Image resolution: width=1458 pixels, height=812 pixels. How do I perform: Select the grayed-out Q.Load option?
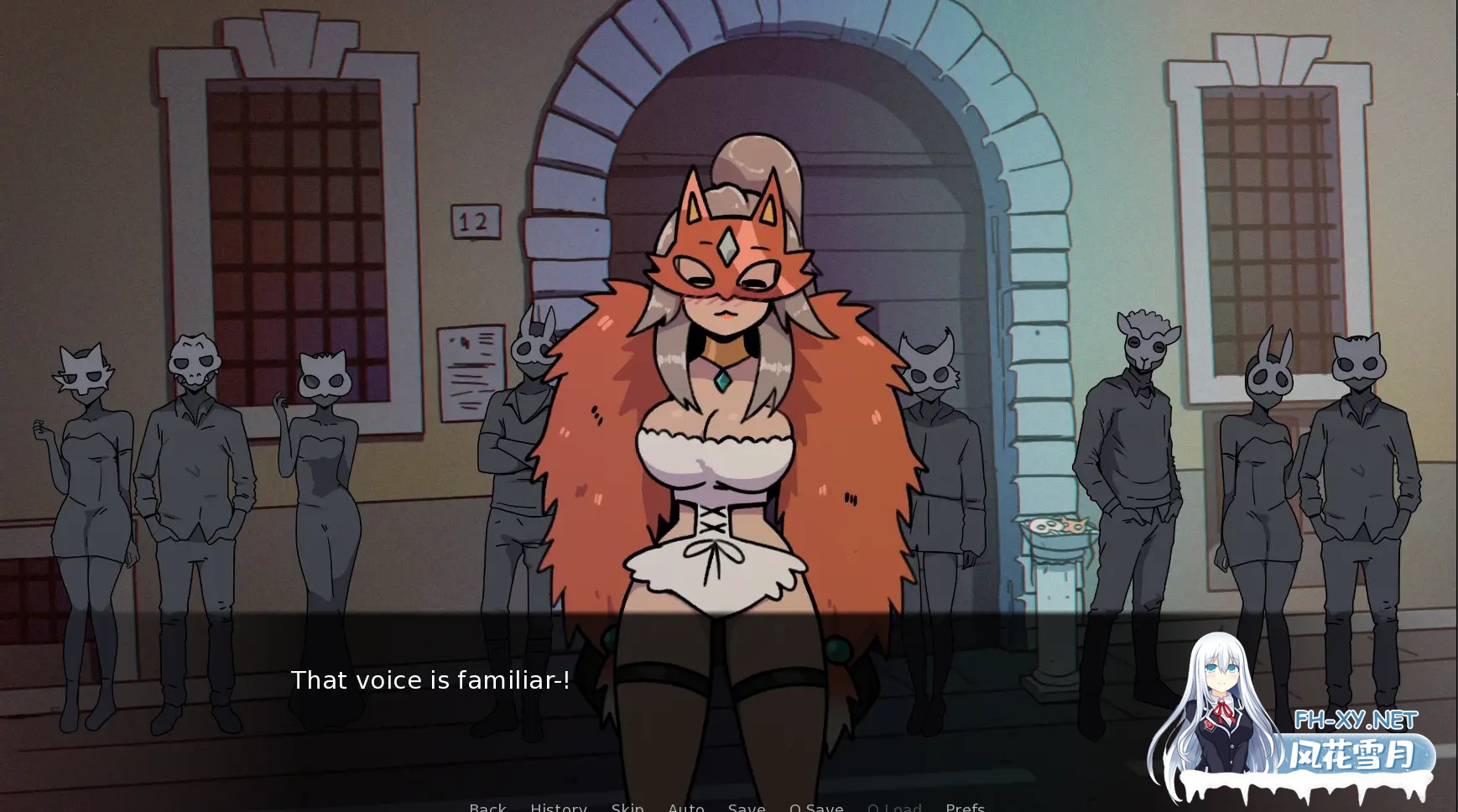point(896,807)
